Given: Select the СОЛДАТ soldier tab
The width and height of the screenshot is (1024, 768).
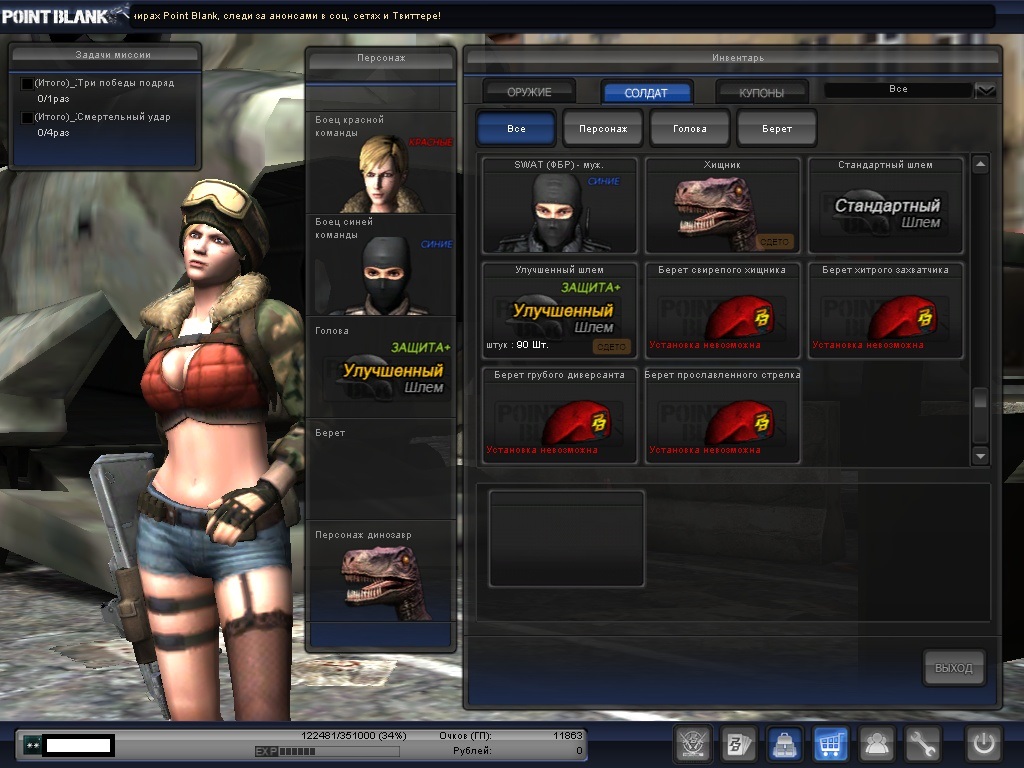Looking at the screenshot, I should coord(646,92).
